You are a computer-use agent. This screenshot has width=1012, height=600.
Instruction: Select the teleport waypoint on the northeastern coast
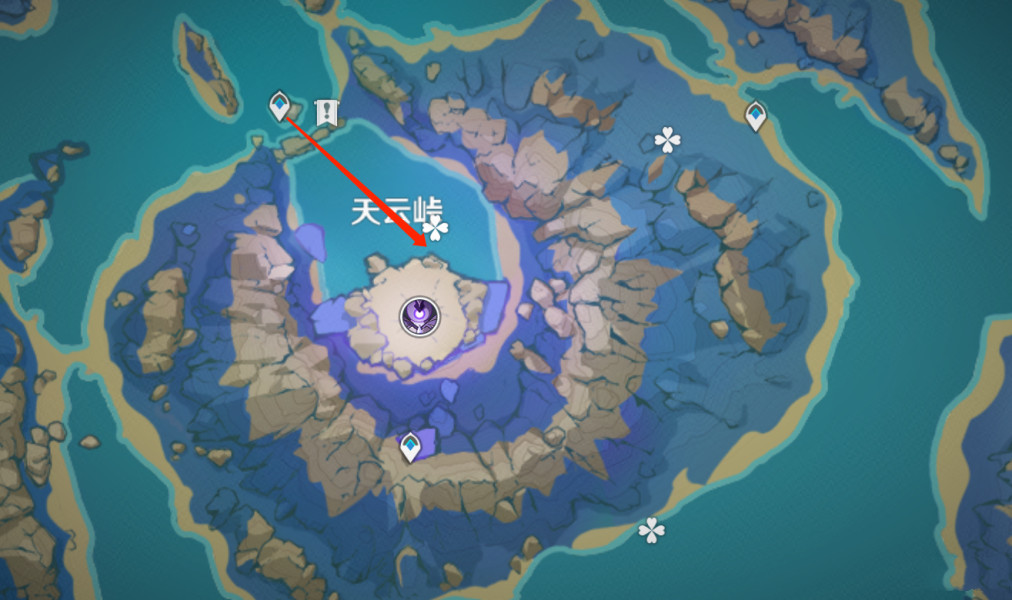tap(756, 116)
